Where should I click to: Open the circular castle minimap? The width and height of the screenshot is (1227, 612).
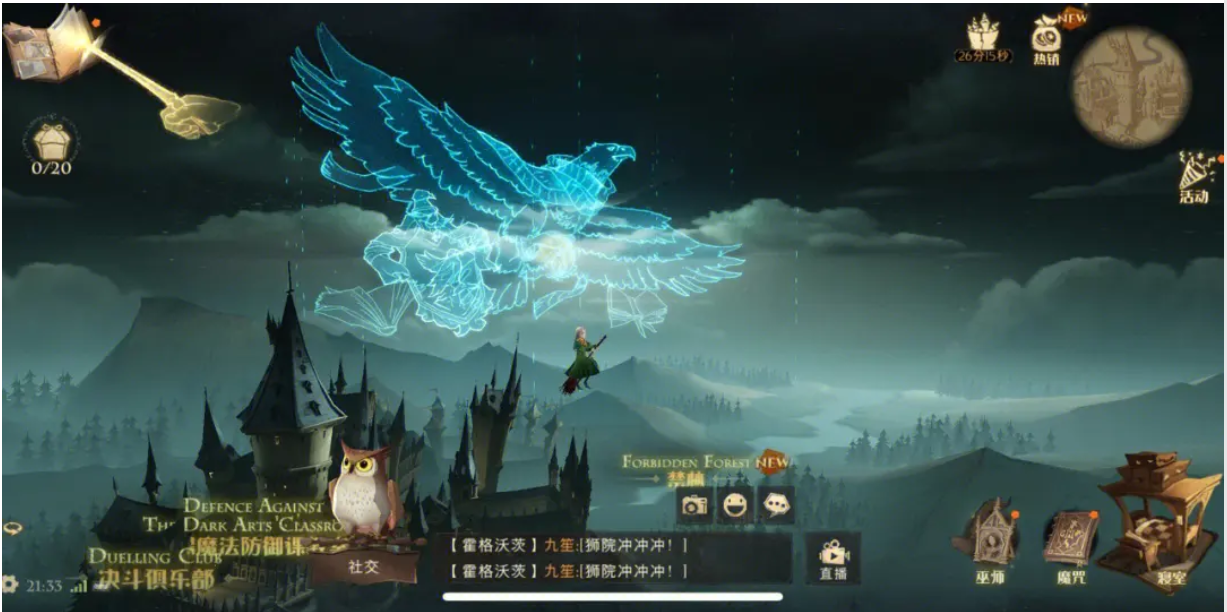1130,87
